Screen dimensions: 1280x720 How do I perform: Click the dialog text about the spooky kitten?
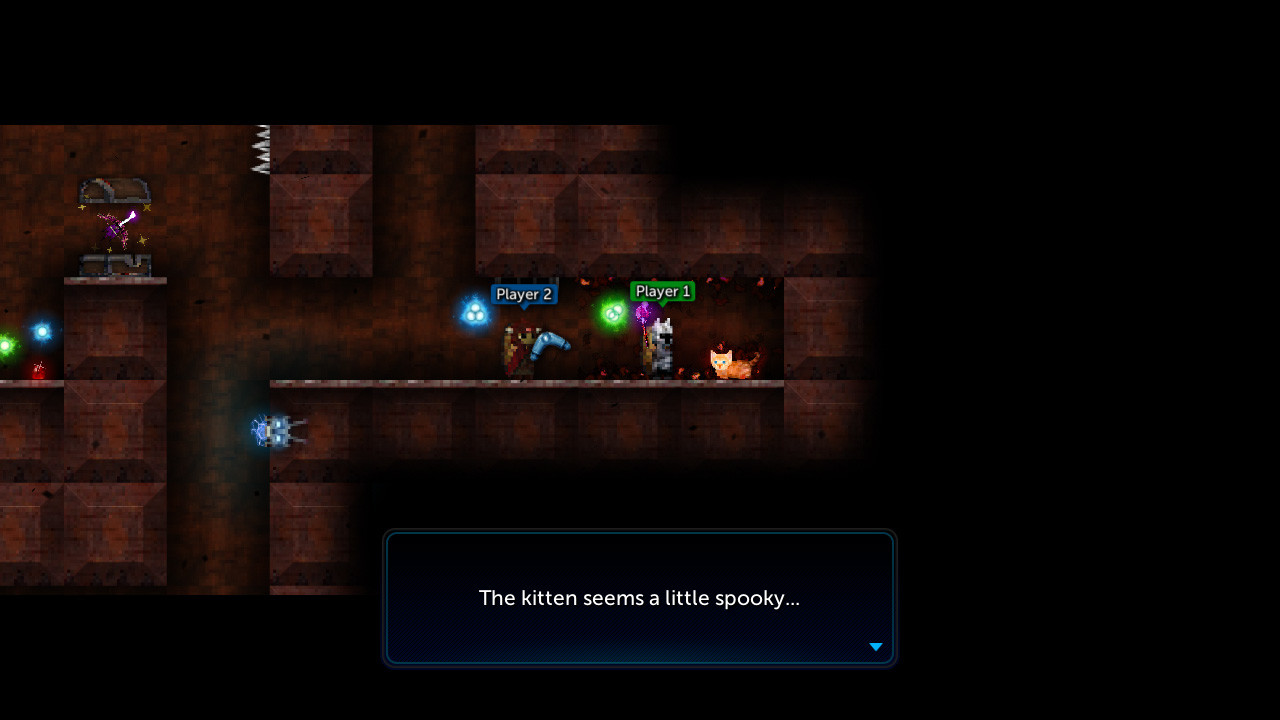(x=640, y=598)
